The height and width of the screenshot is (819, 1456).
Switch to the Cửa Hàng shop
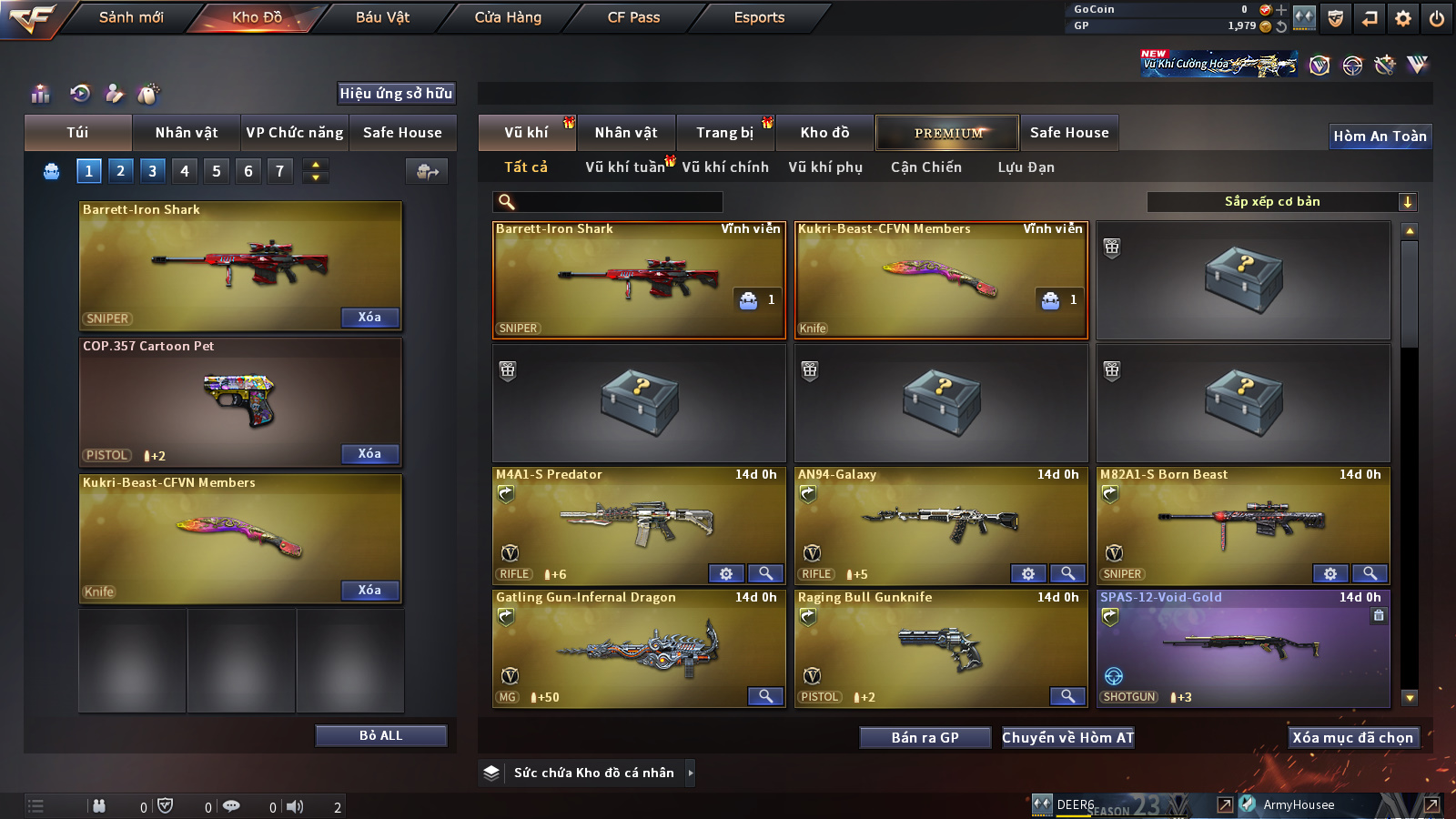tap(508, 17)
